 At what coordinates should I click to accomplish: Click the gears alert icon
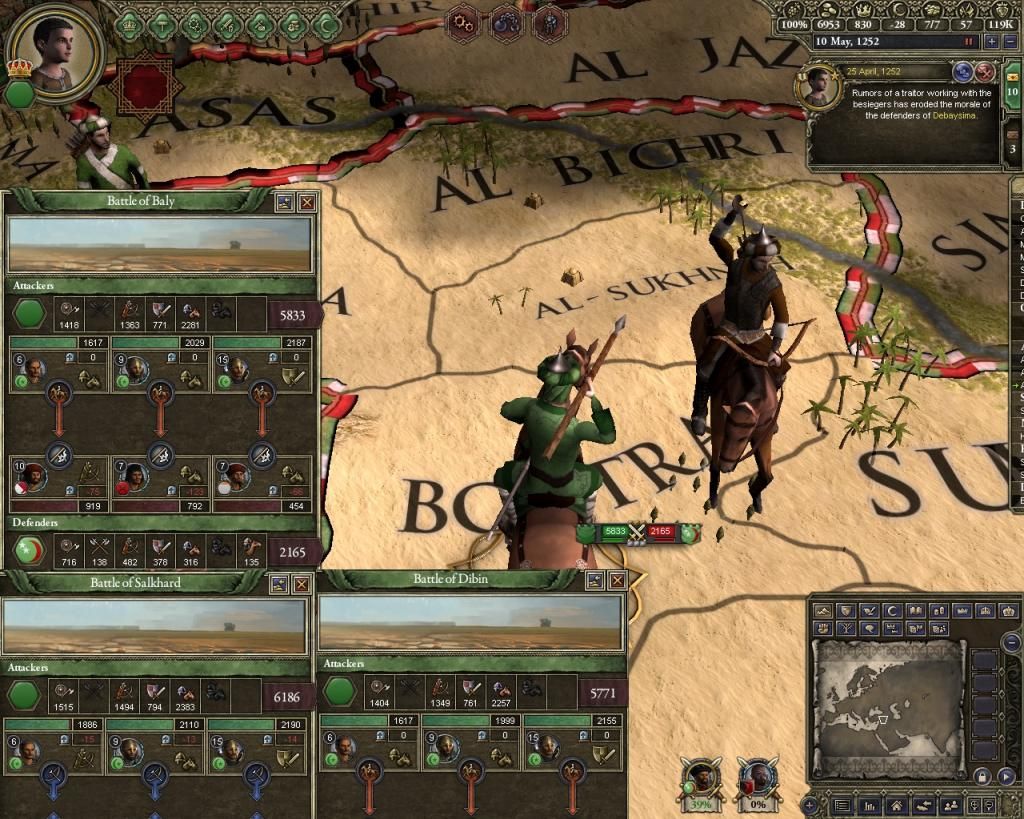464,20
